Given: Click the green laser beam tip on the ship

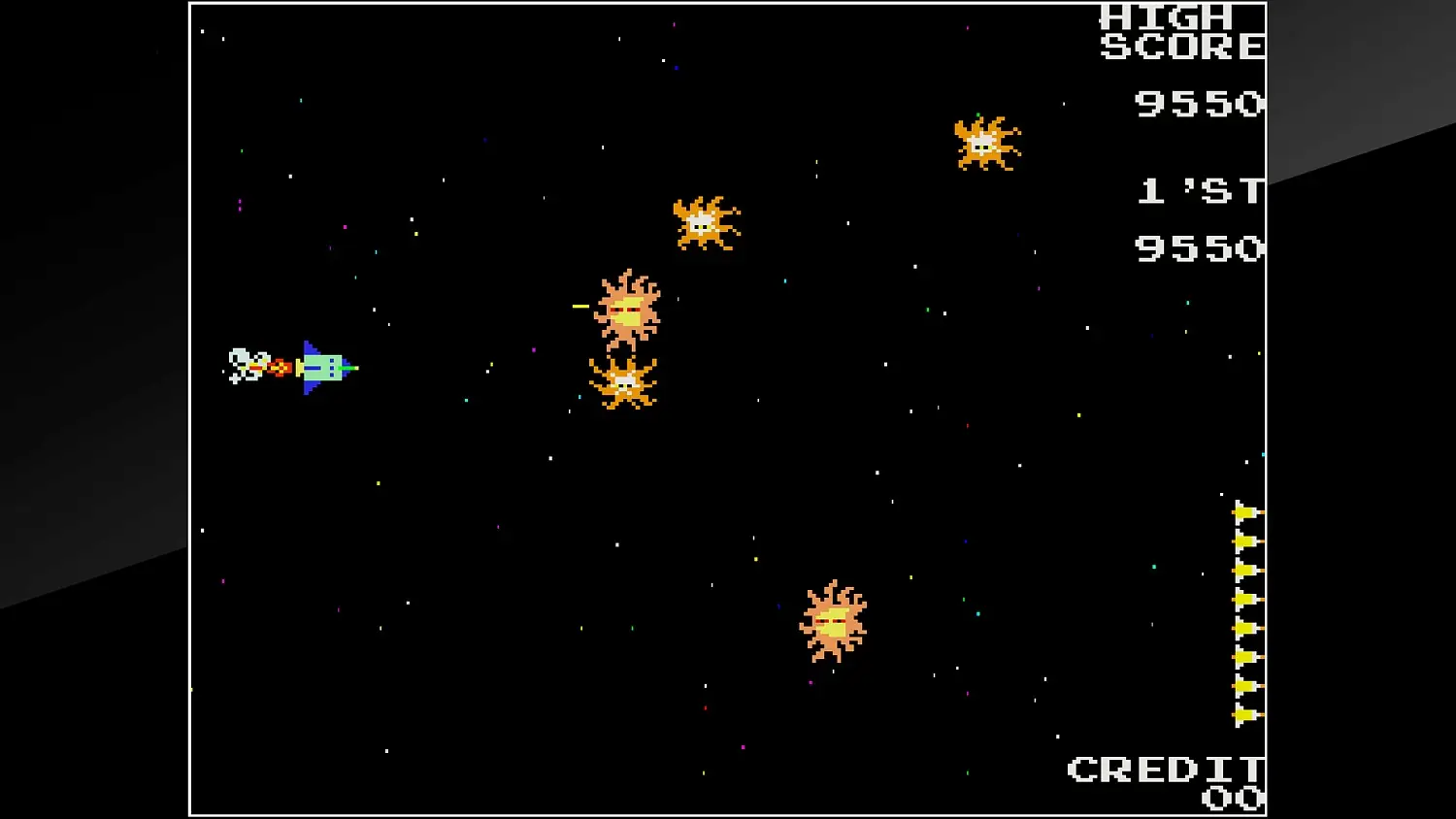Looking at the screenshot, I should pyautogui.click(x=352, y=368).
